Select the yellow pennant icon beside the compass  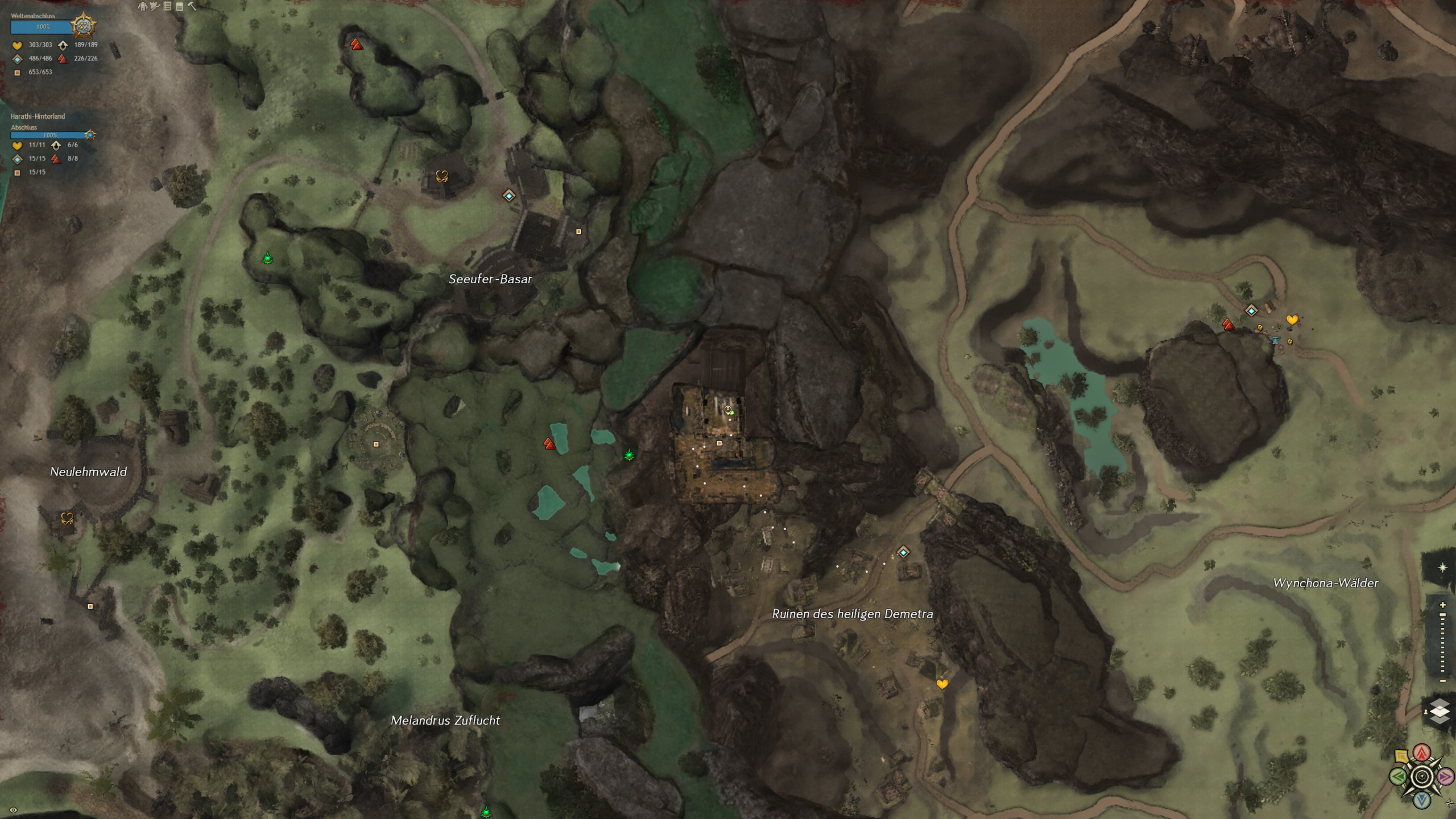(1401, 756)
